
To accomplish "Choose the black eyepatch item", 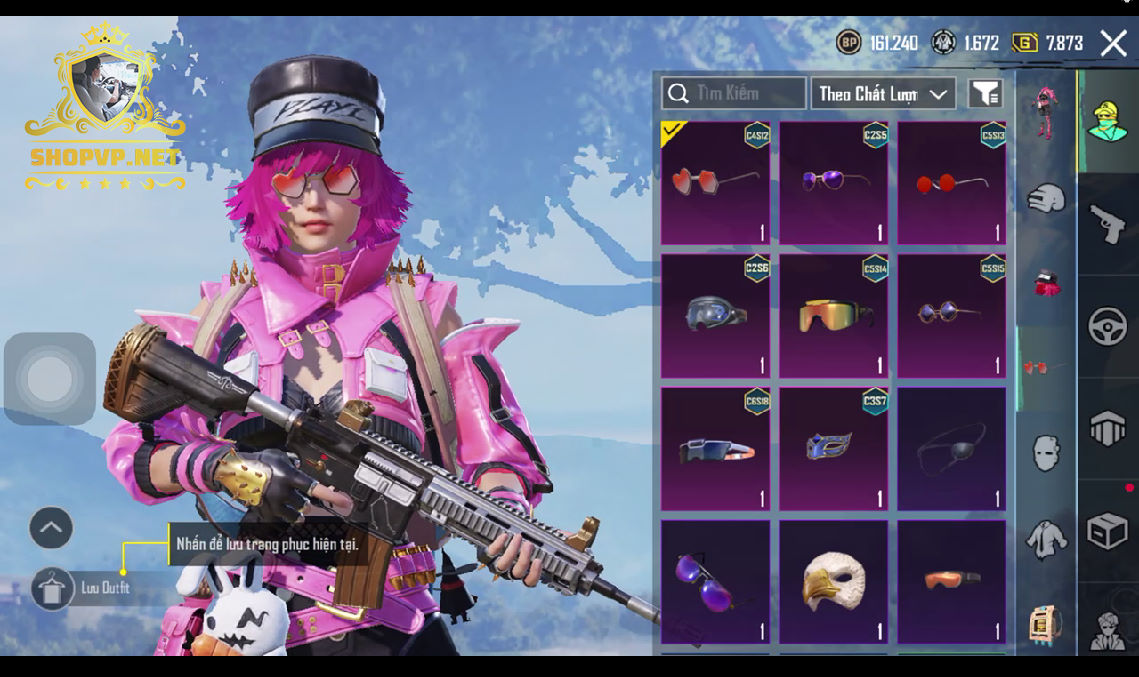I will (951, 449).
